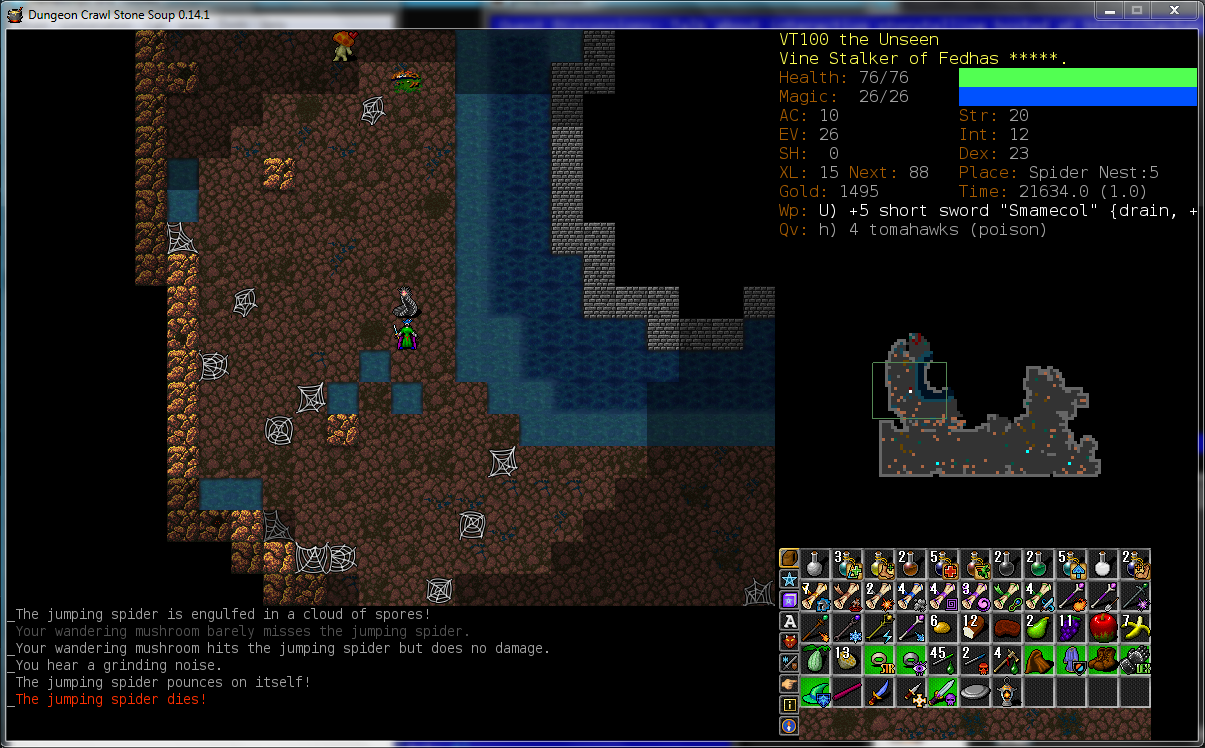Switch to the blue star spells tab

tap(789, 579)
